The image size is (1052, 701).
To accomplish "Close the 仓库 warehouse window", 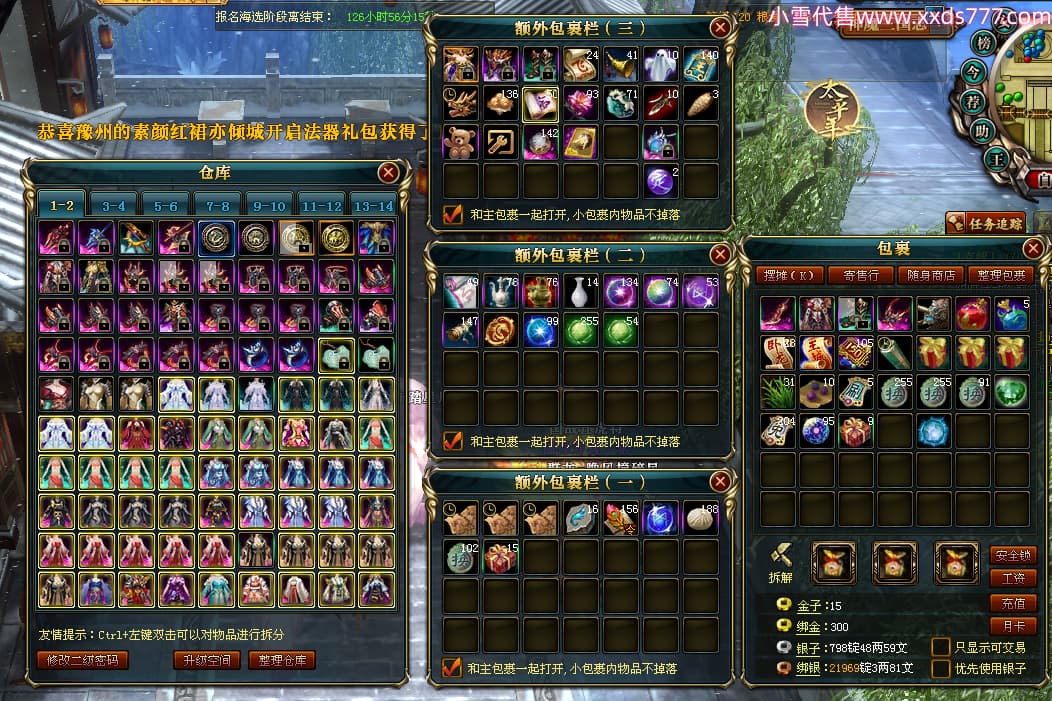I will pyautogui.click(x=389, y=173).
